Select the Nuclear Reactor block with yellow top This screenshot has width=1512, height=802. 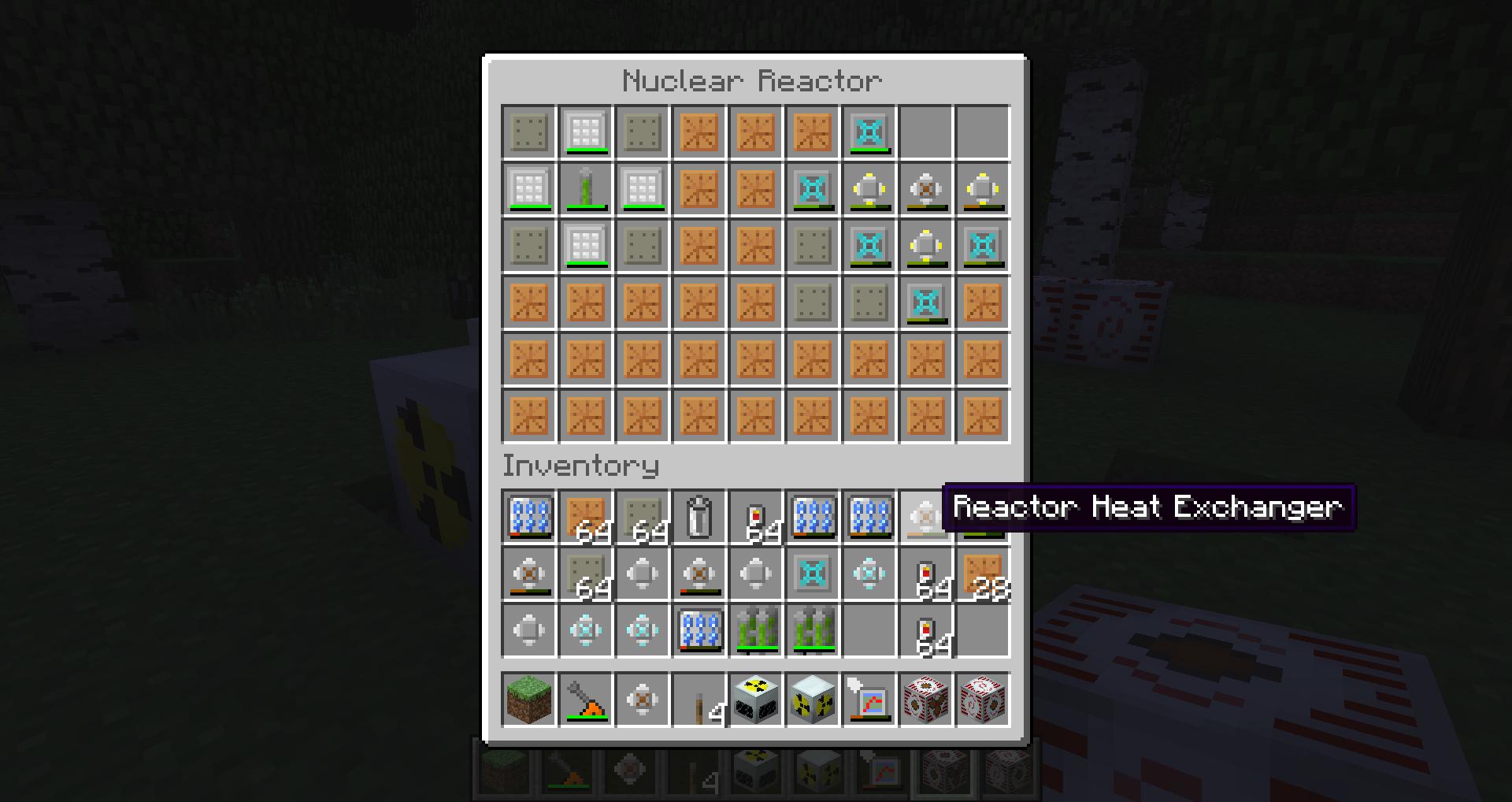pyautogui.click(x=755, y=700)
